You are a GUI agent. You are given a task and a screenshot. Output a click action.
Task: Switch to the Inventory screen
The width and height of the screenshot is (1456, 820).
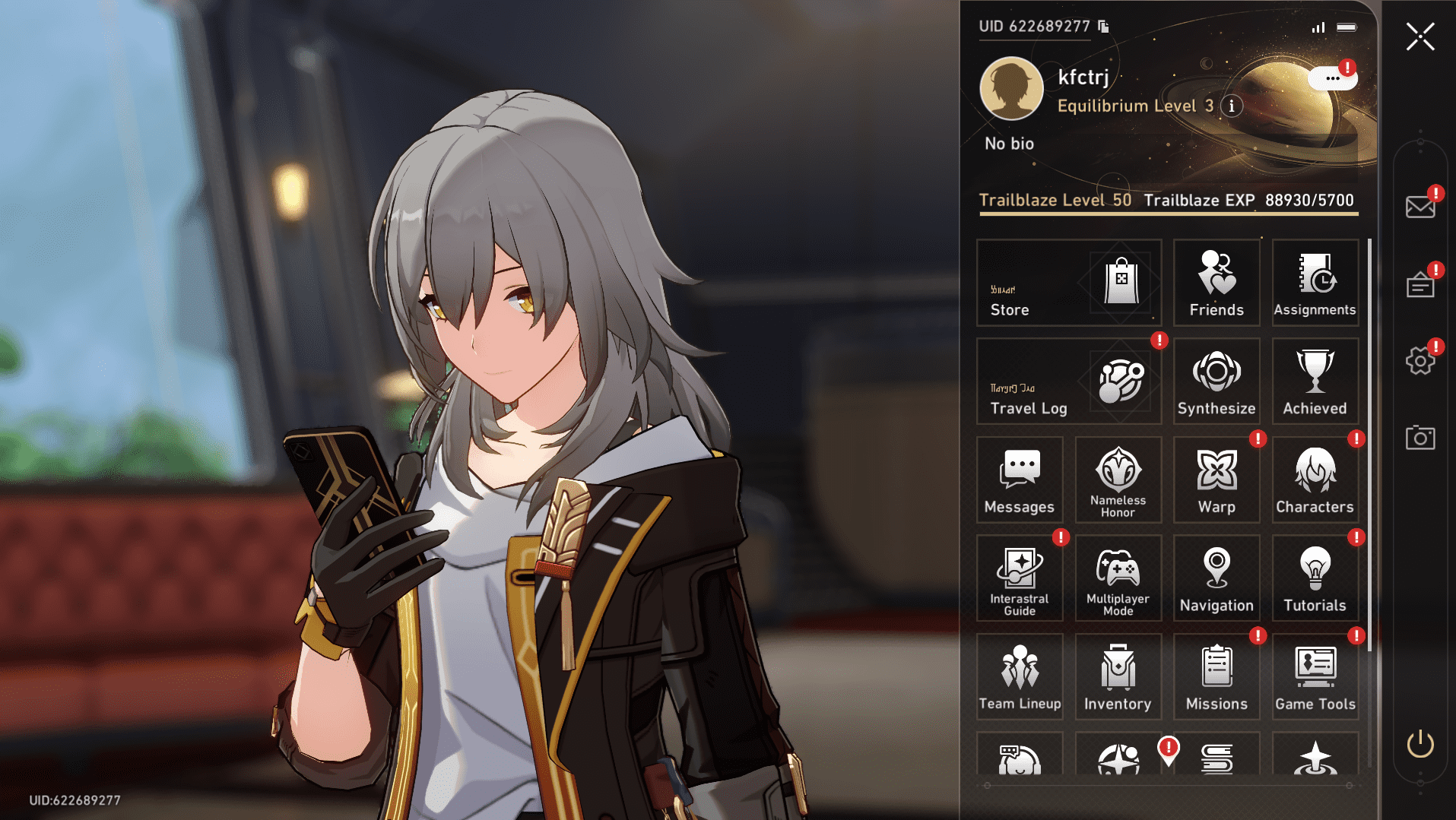1118,676
